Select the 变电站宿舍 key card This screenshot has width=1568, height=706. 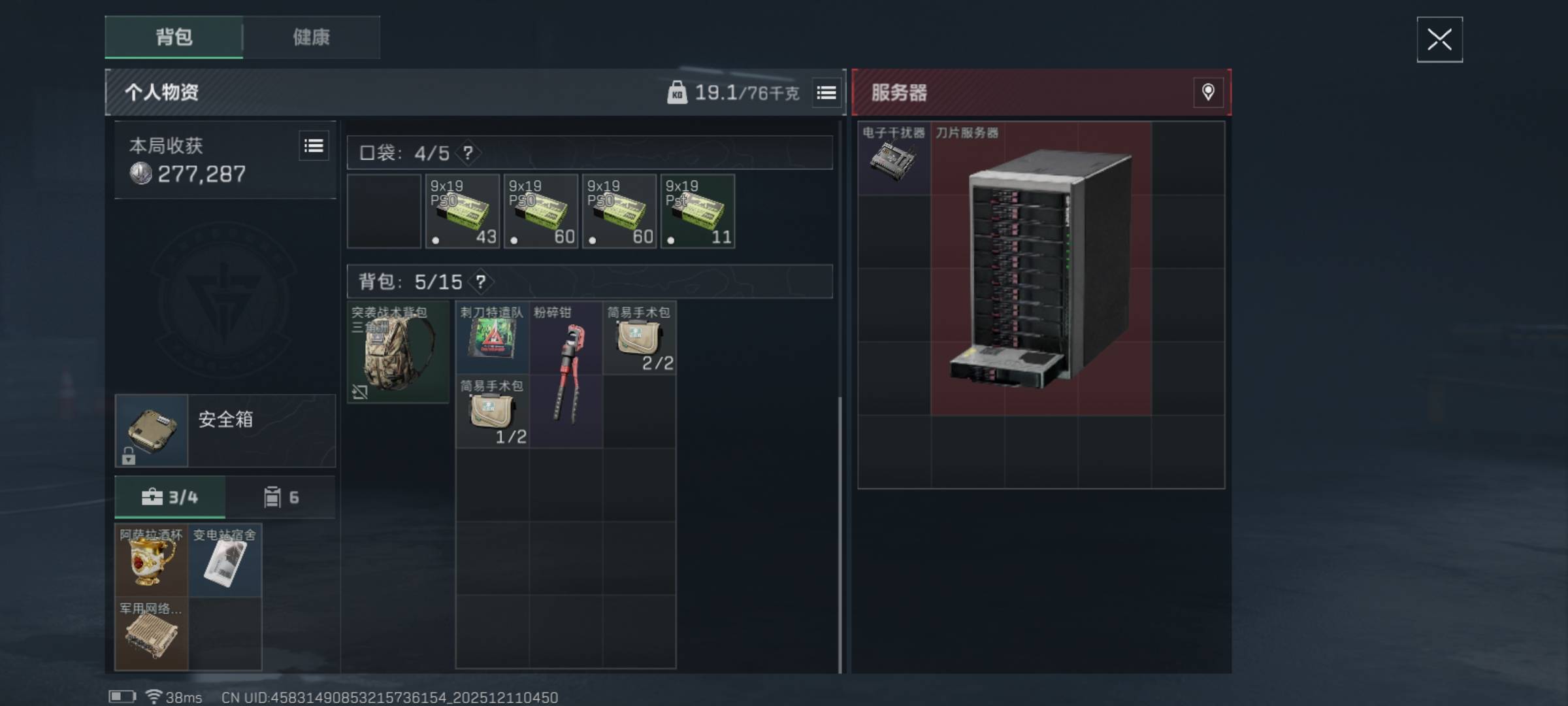[x=225, y=560]
